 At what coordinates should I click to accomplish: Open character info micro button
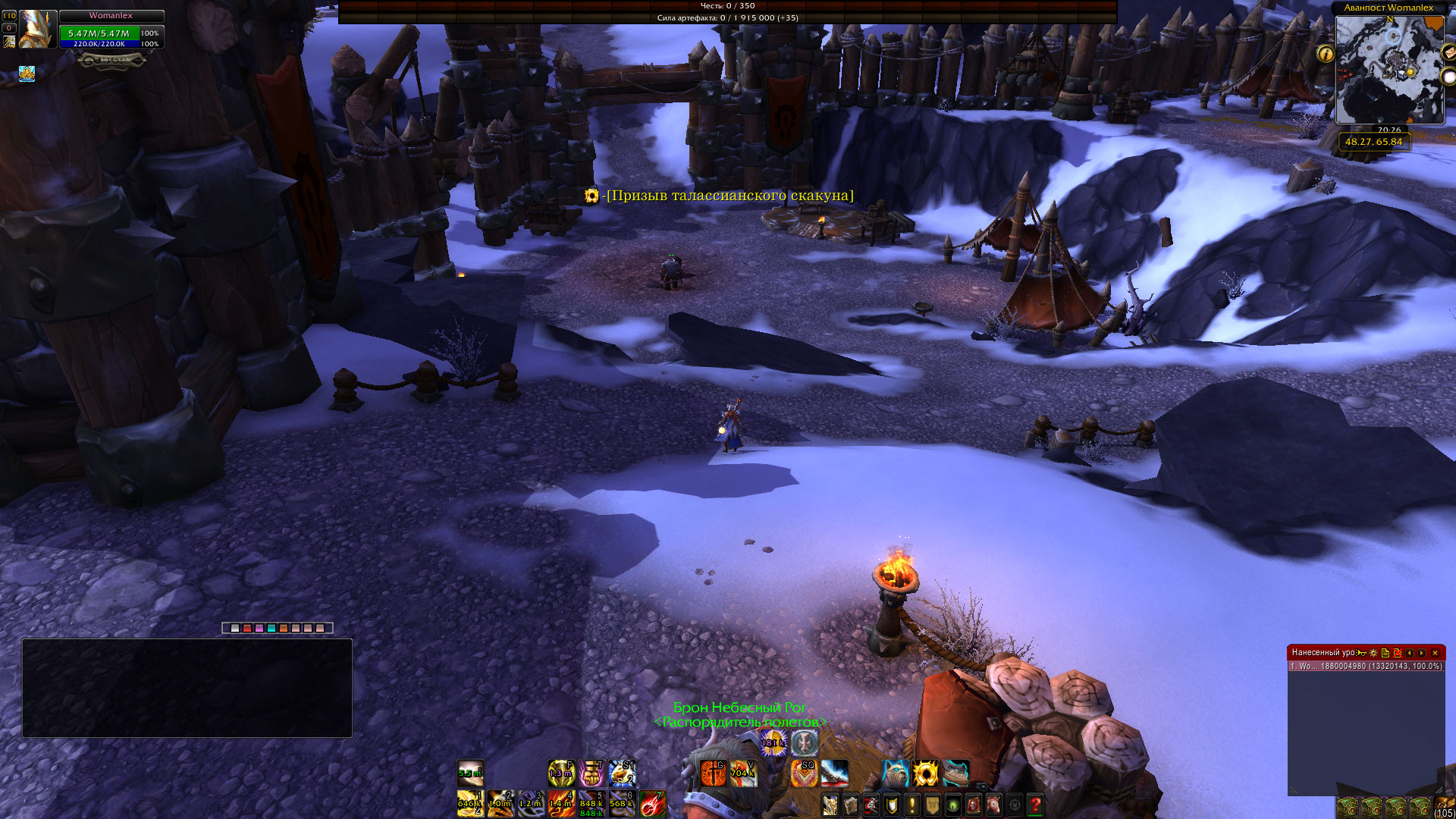pyautogui.click(x=830, y=805)
